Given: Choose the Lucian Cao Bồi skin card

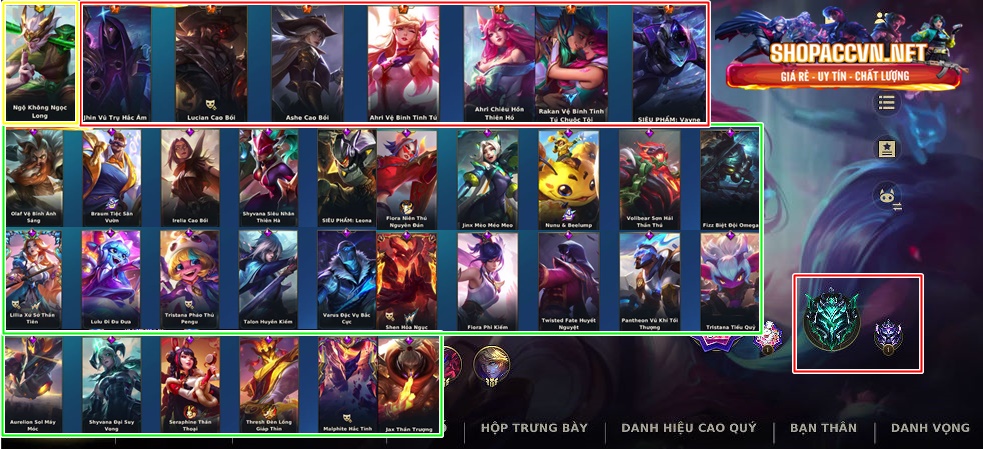Looking at the screenshot, I should (x=210, y=60).
